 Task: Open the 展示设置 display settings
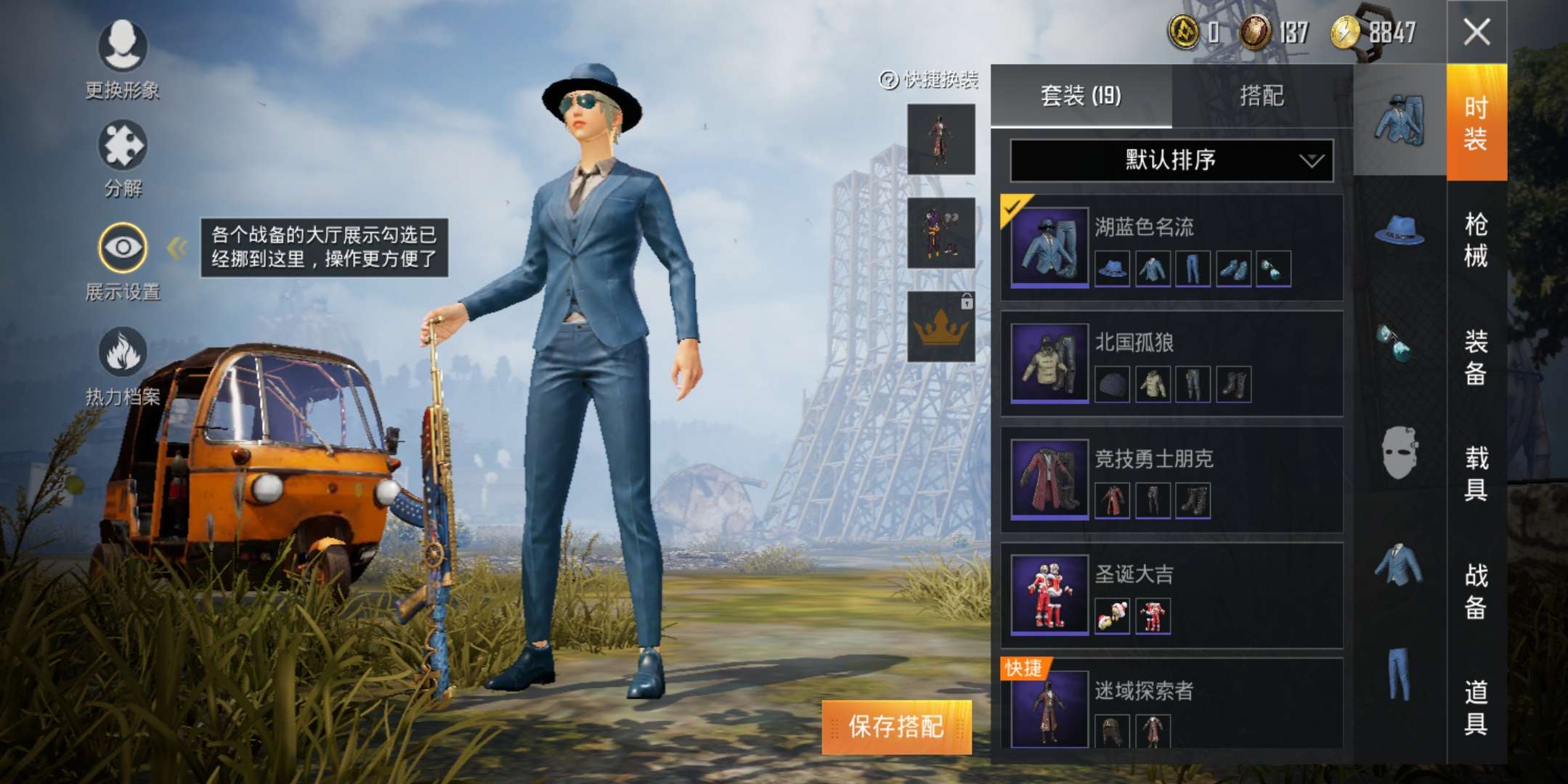click(x=123, y=247)
